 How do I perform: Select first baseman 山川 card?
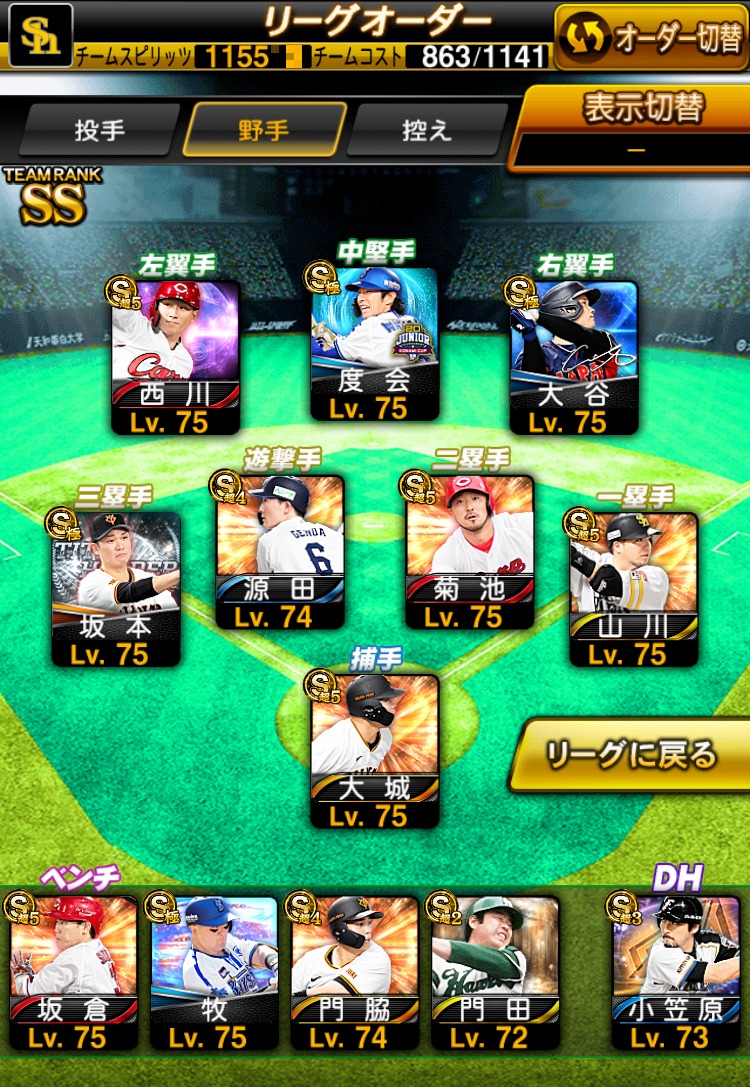click(x=633, y=589)
